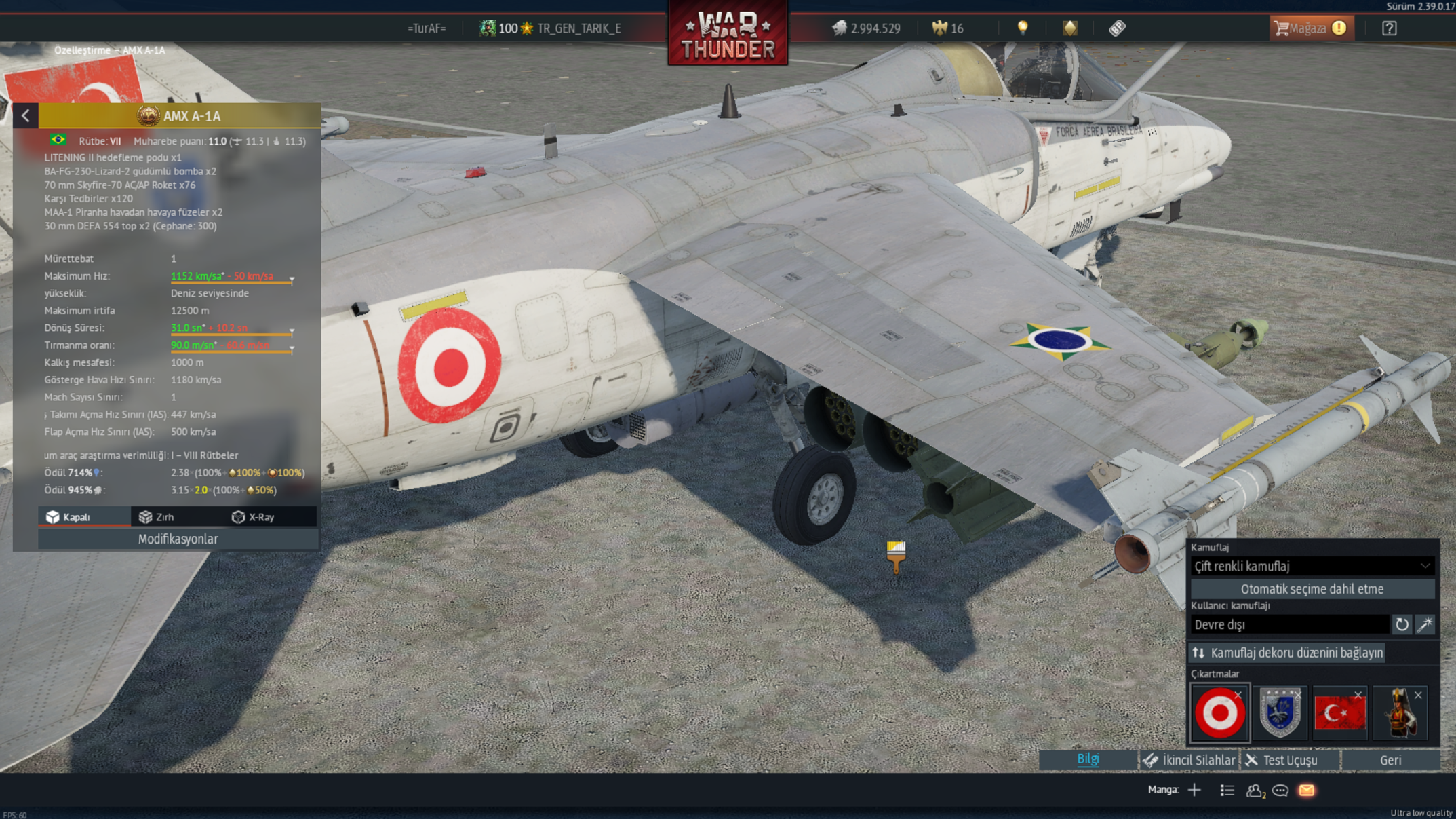Click Kamuflaj dekoru düzenini bağlayın
Image resolution: width=1456 pixels, height=819 pixels.
pyautogui.click(x=1287, y=653)
